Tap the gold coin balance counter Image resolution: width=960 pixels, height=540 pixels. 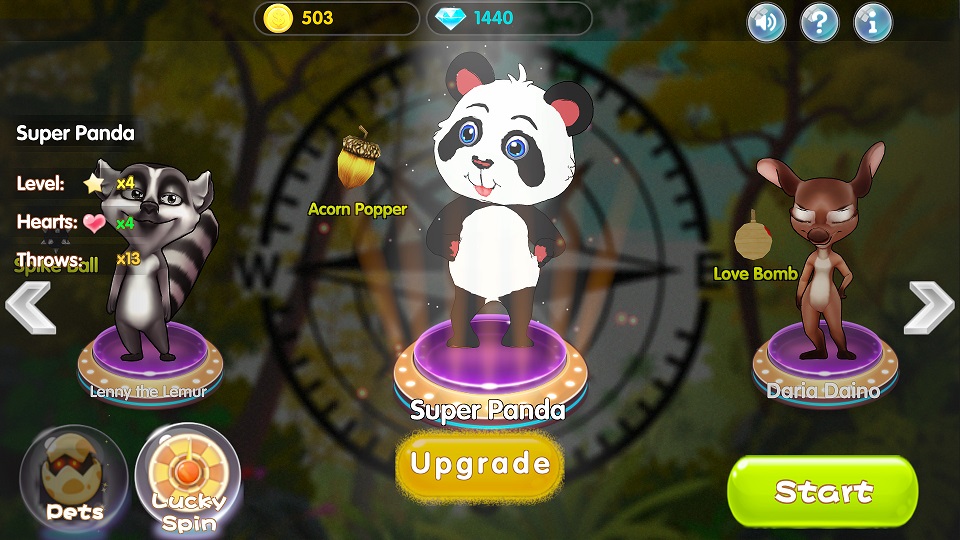point(336,18)
